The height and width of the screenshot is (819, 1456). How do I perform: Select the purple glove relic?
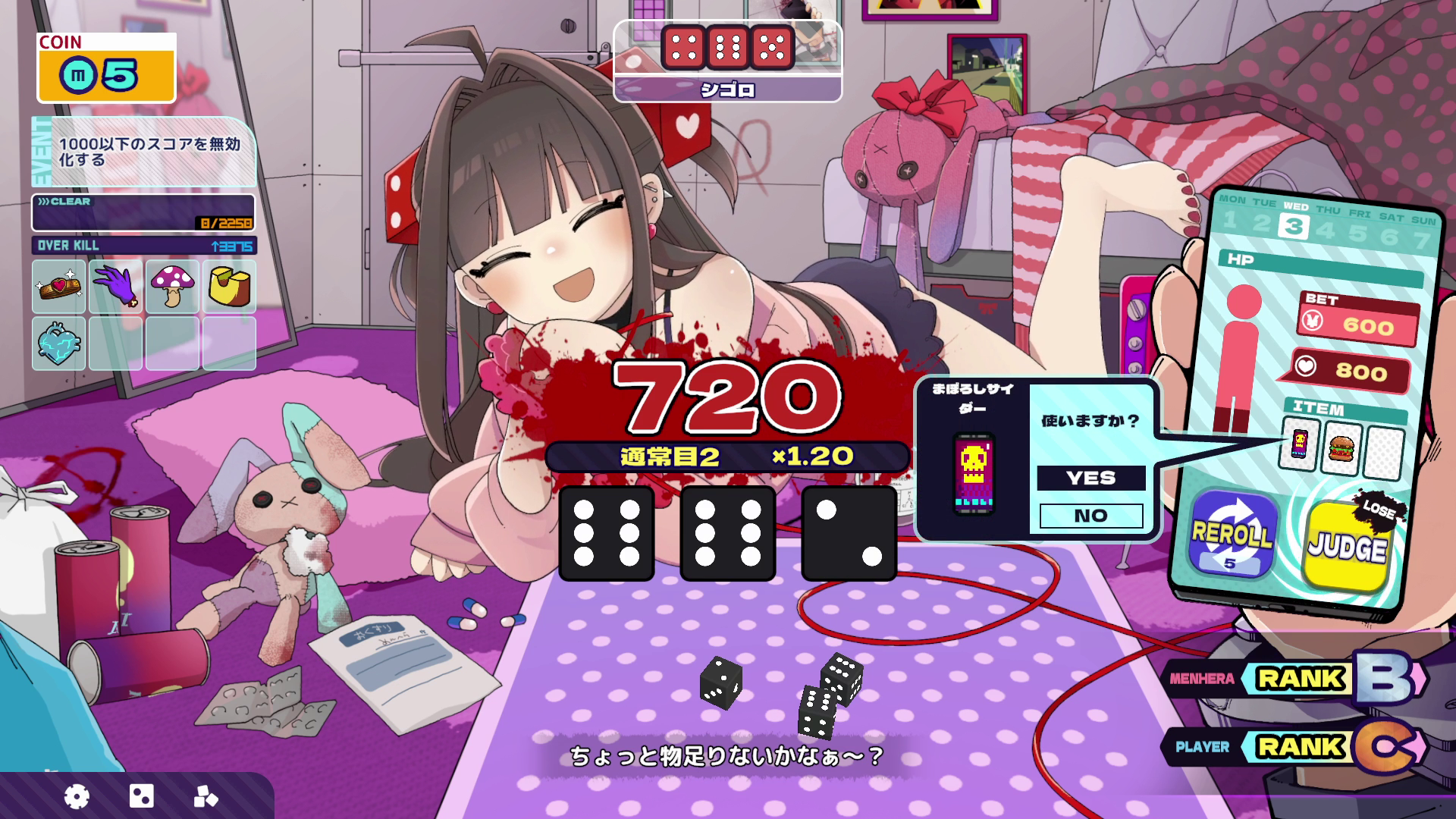pos(116,287)
